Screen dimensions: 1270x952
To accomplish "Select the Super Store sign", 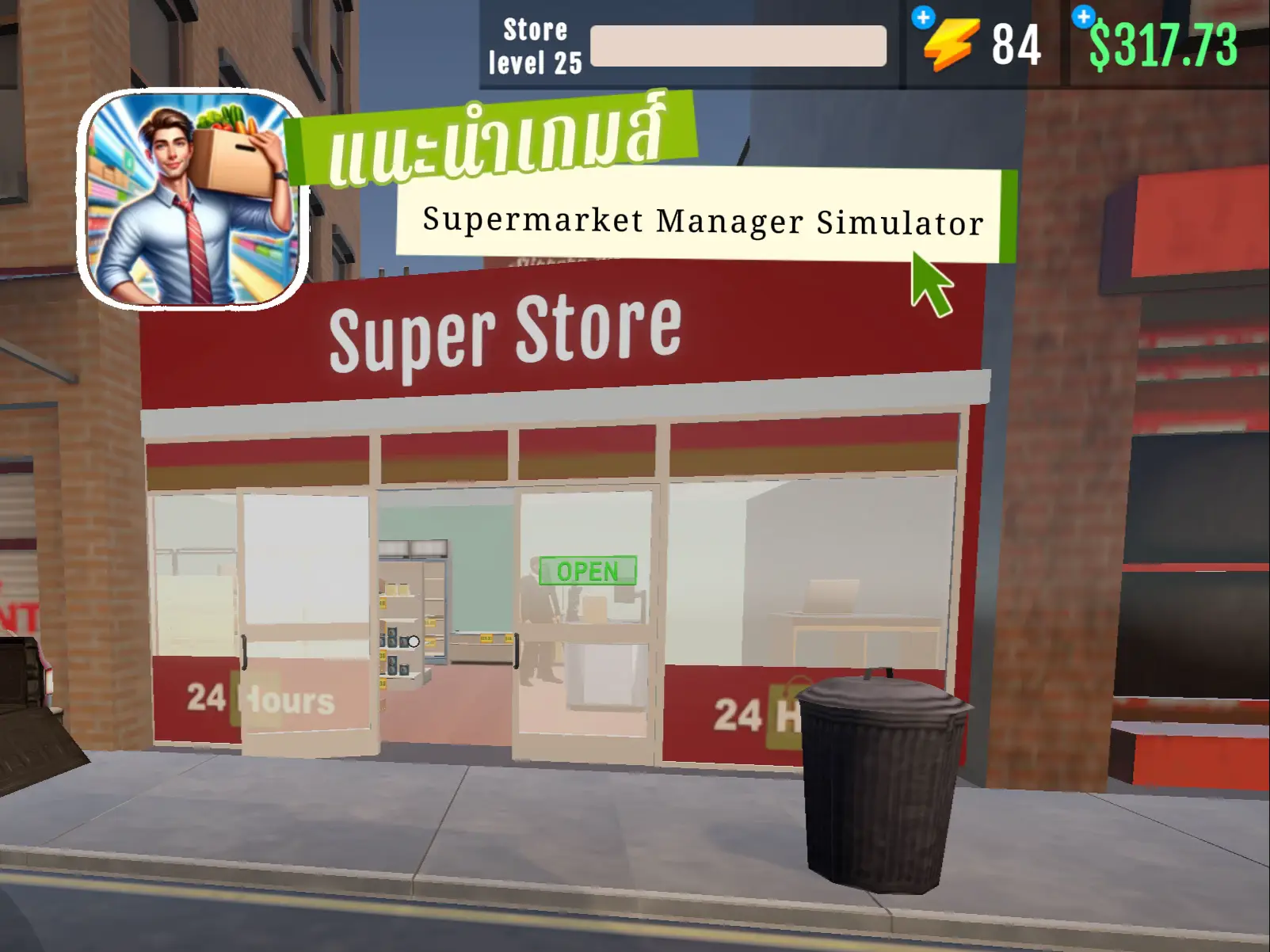I will tap(507, 329).
